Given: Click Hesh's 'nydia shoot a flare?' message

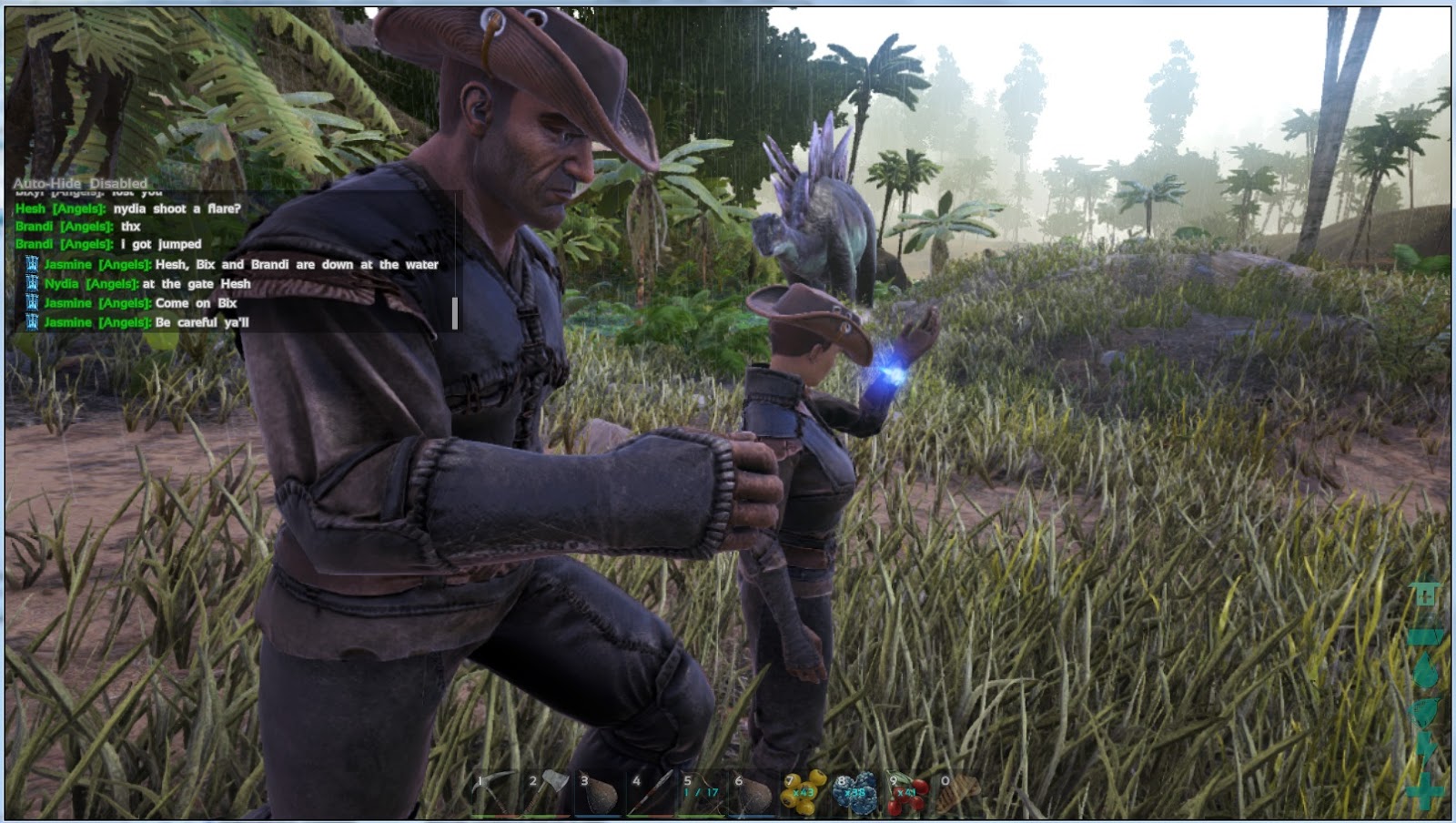Looking at the screenshot, I should click(x=127, y=207).
